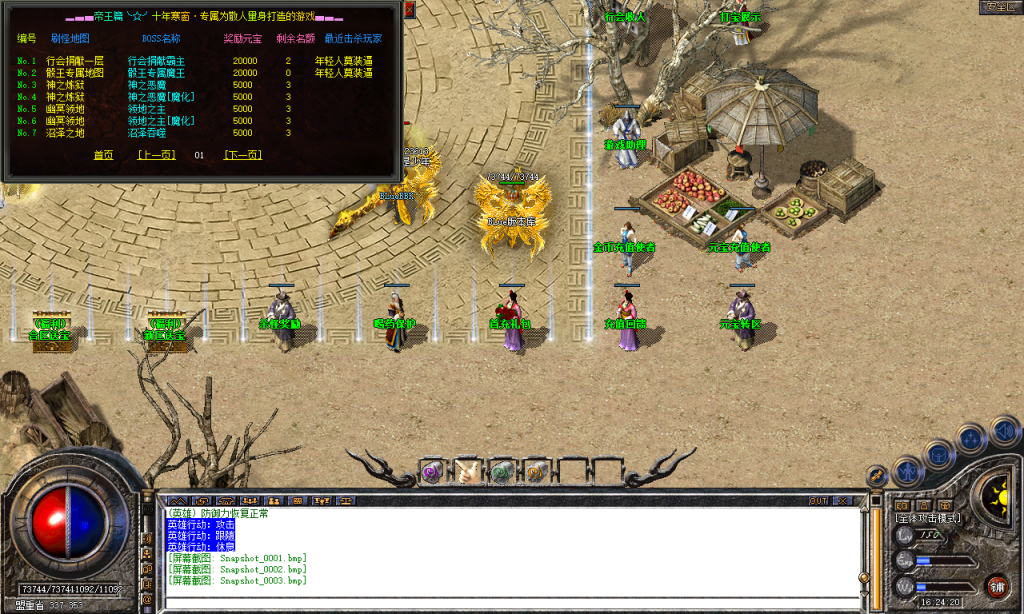Use the purple swirl scroll in hotbar

click(432, 471)
